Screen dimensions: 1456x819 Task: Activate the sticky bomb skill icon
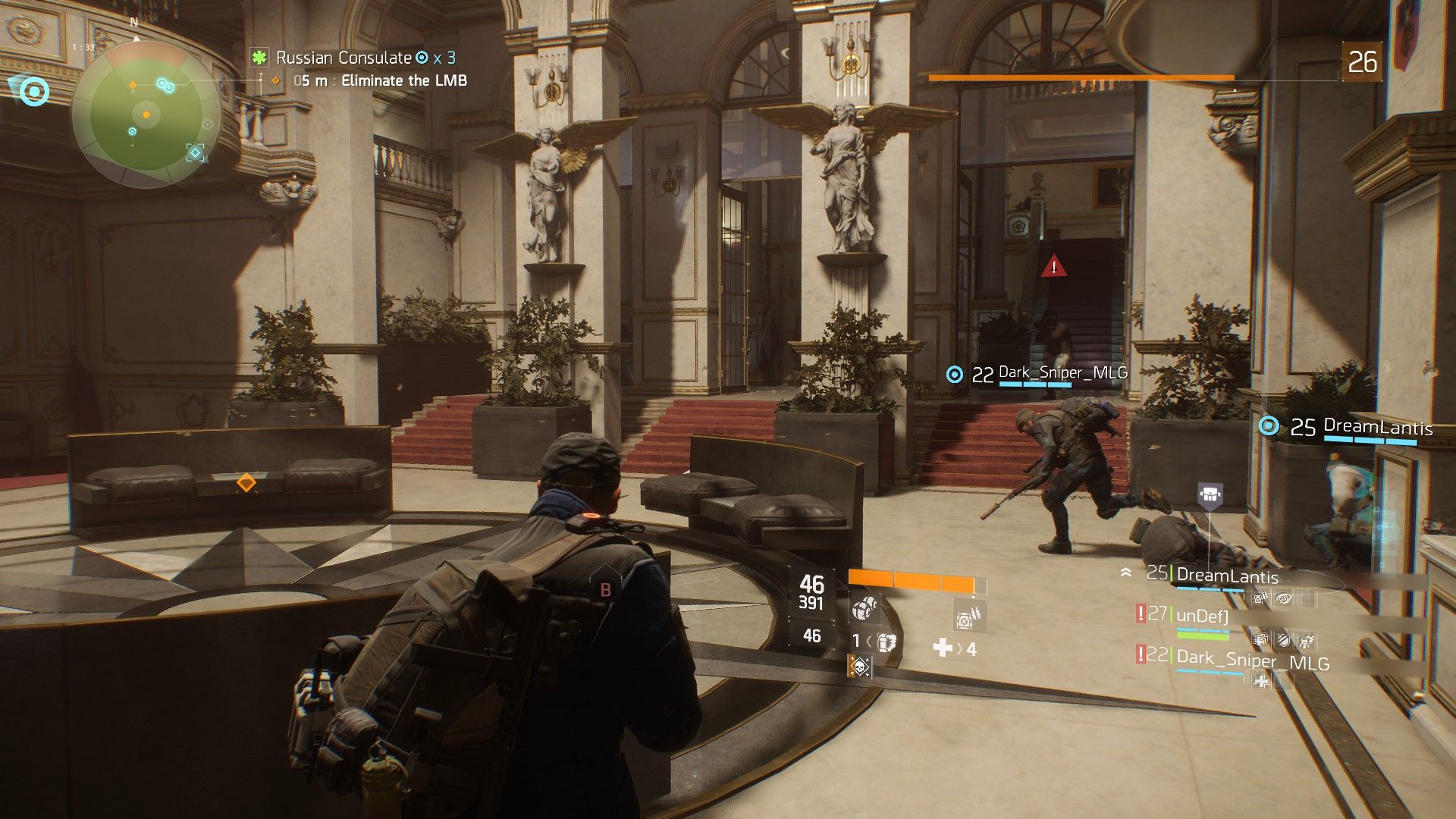(863, 608)
